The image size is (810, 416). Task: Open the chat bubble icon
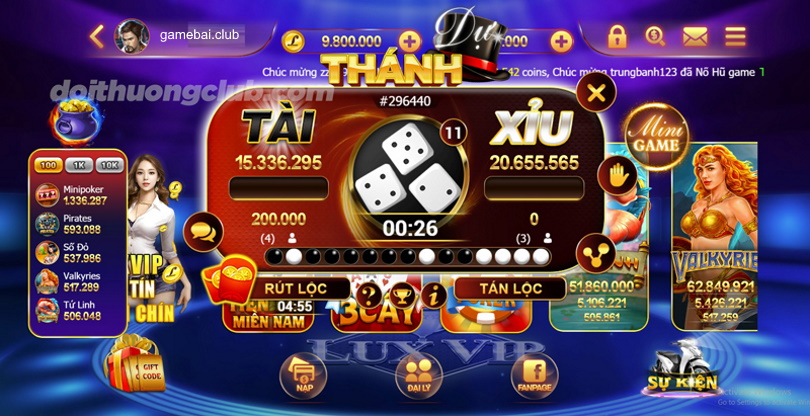(204, 231)
